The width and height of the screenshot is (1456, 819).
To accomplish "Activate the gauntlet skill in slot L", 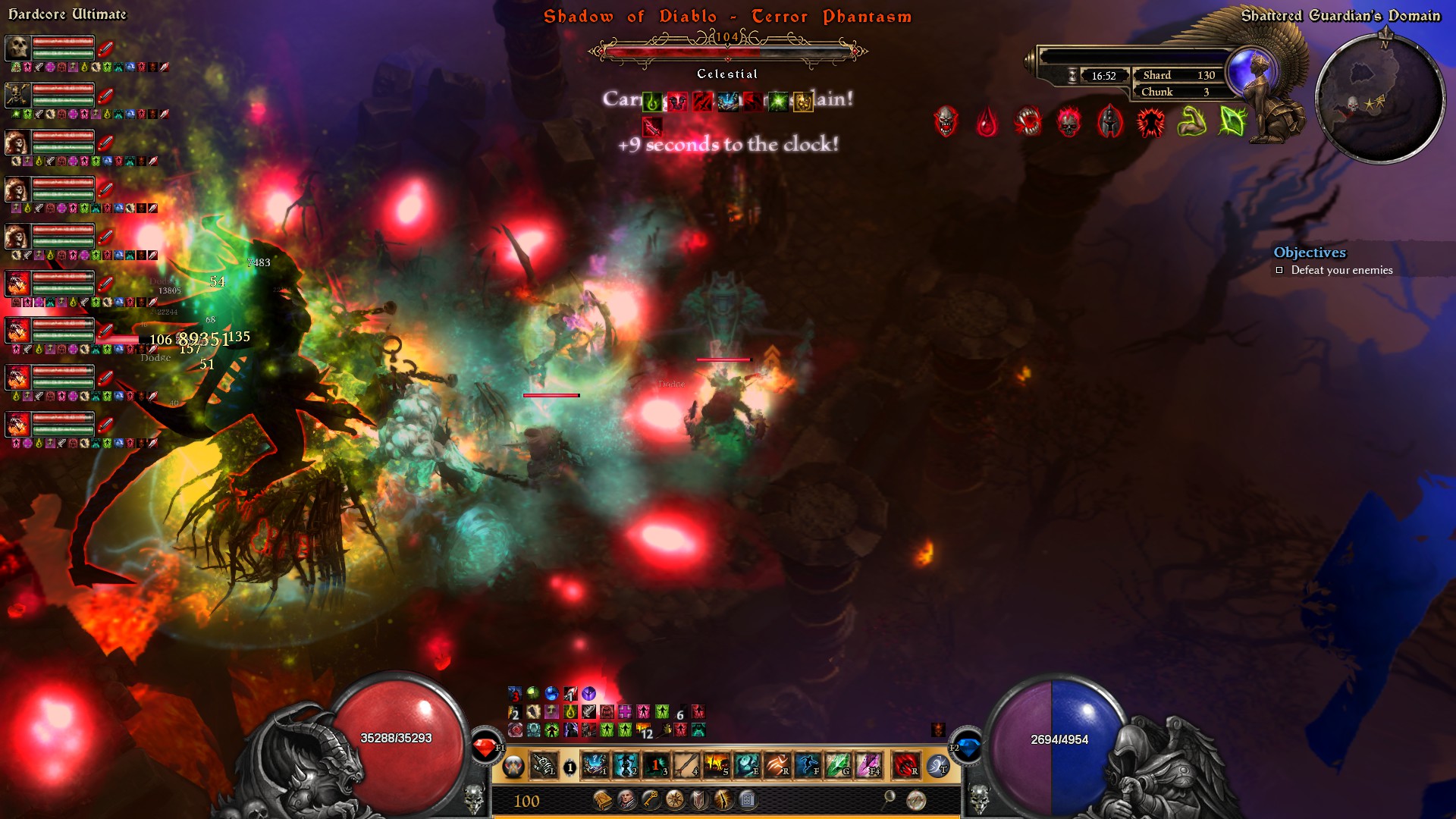I will point(543,765).
